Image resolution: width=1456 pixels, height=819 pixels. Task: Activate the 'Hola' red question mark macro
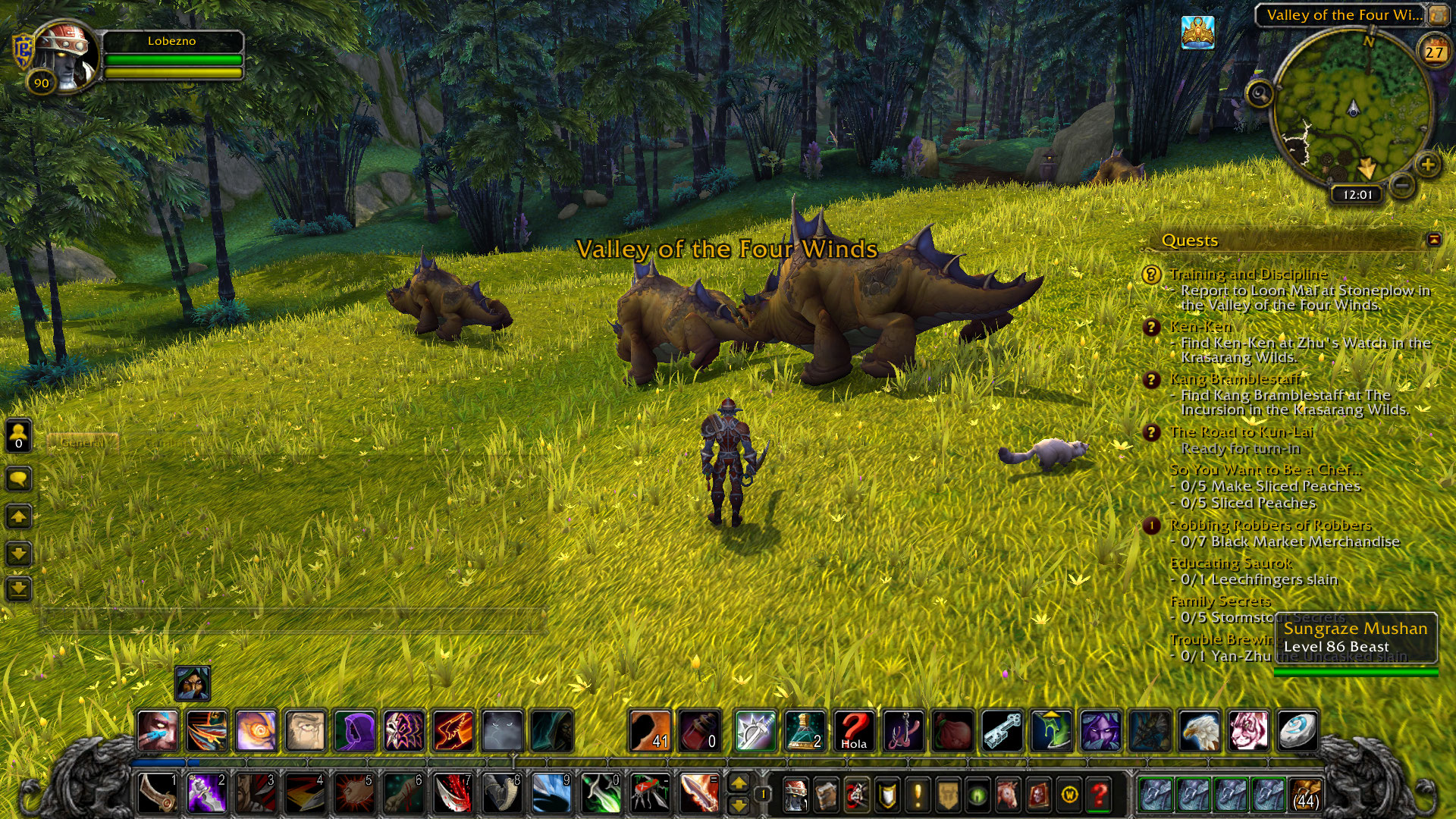[854, 731]
